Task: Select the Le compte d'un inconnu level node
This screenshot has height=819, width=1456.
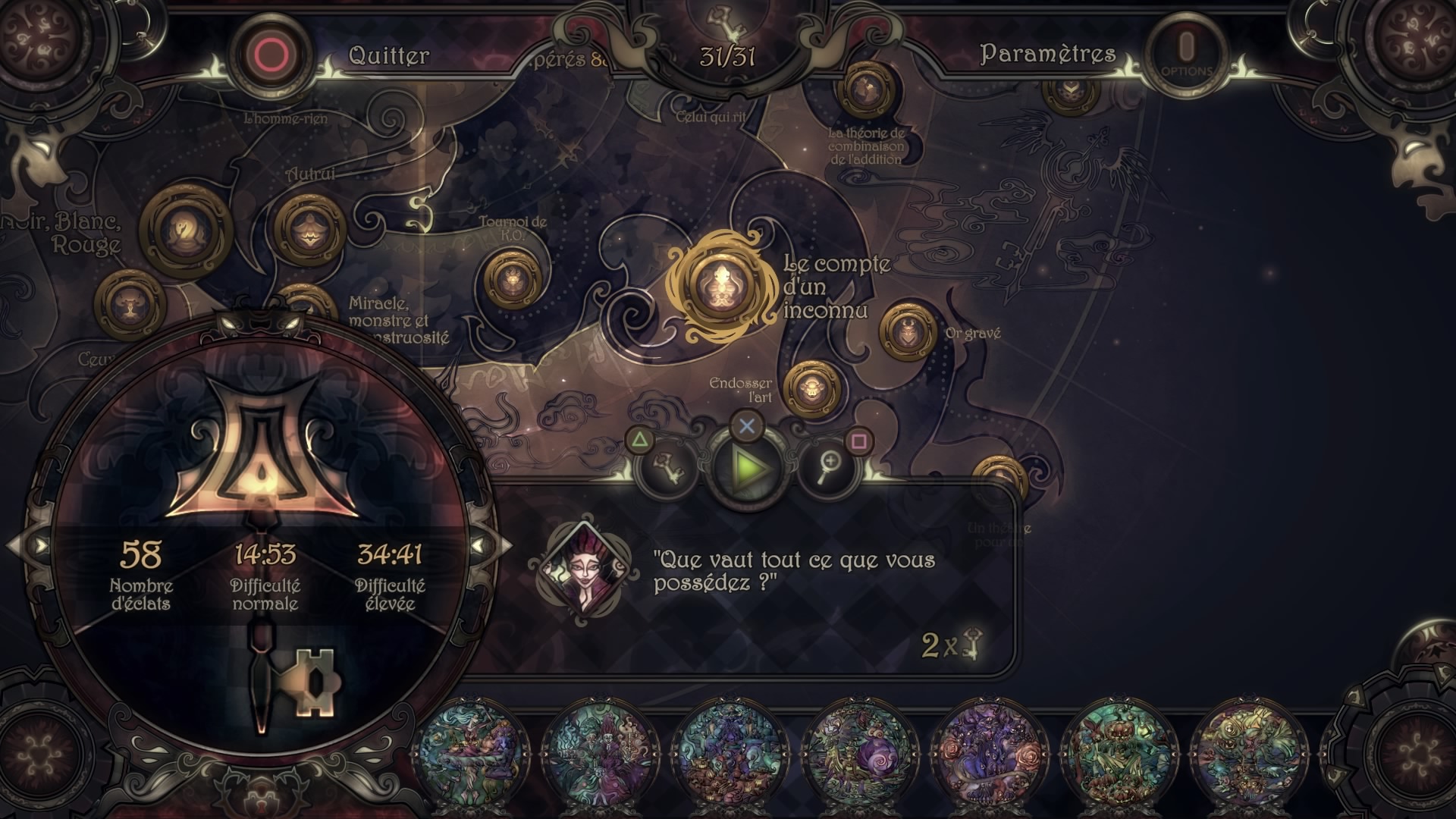Action: 721,287
